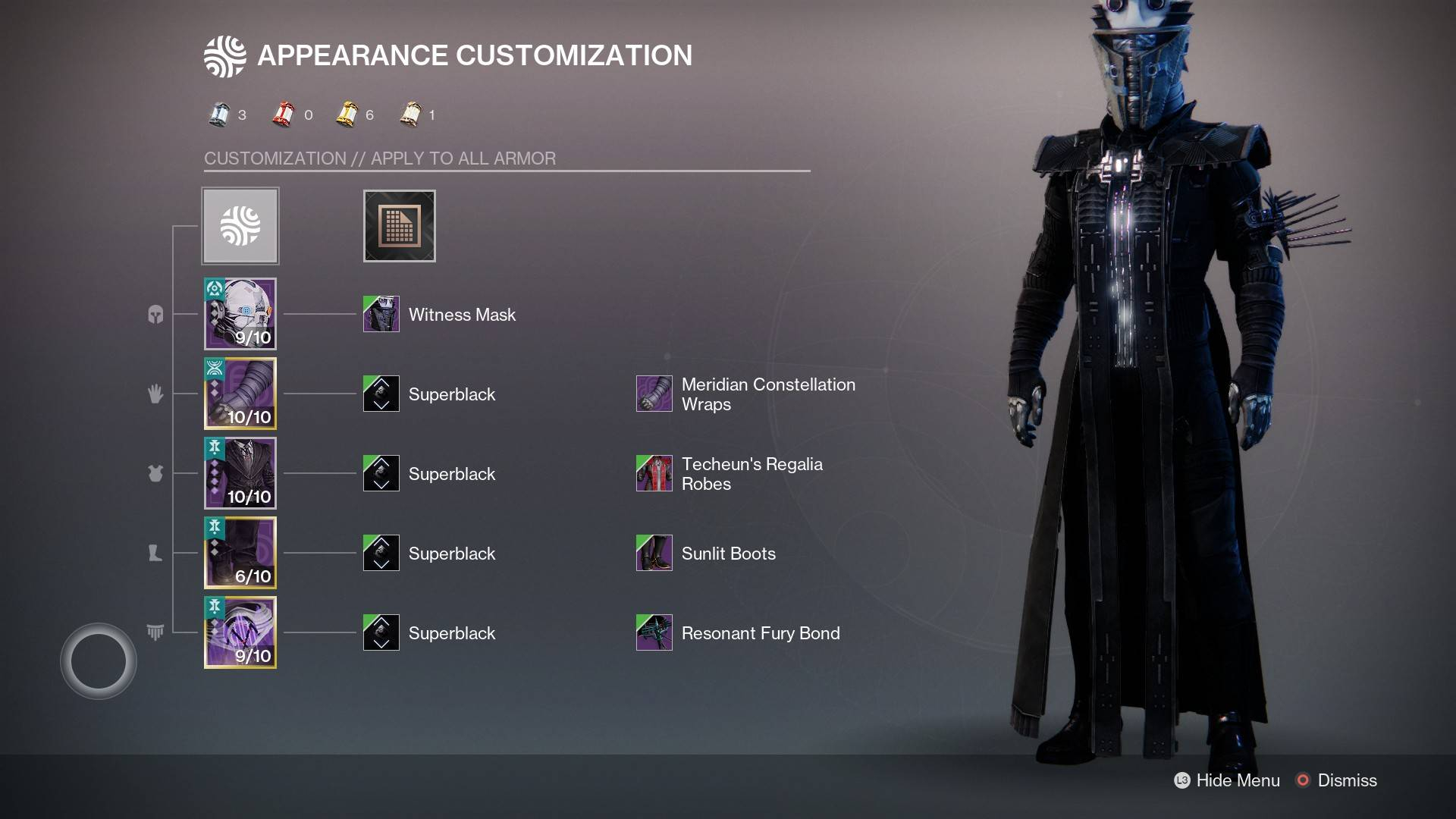The image size is (1456, 819).
Task: Select the Sunlit Boots ornament
Action: coord(654,553)
